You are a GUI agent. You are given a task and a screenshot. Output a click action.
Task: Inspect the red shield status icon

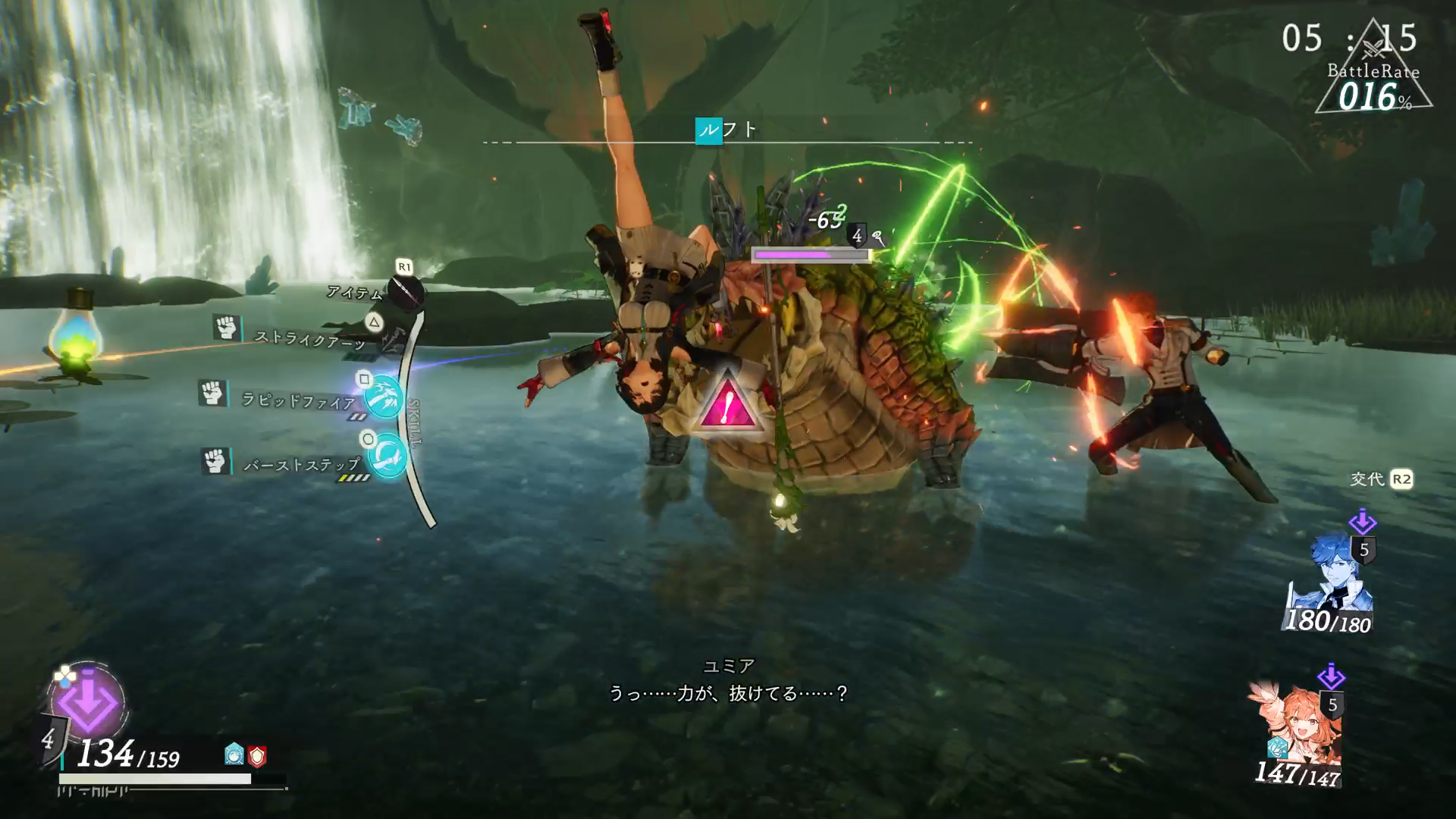coord(258,755)
